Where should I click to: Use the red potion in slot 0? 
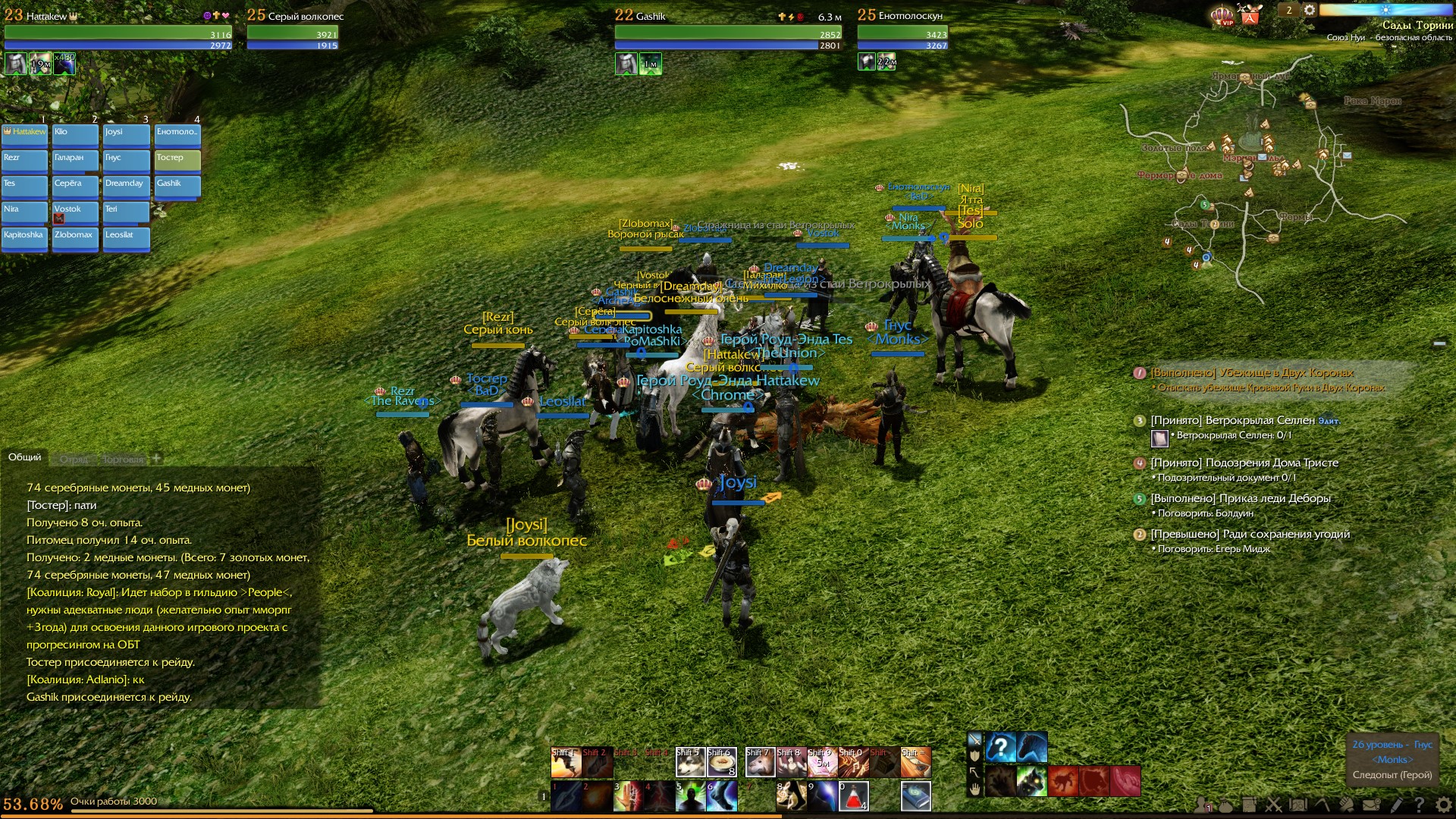click(854, 796)
